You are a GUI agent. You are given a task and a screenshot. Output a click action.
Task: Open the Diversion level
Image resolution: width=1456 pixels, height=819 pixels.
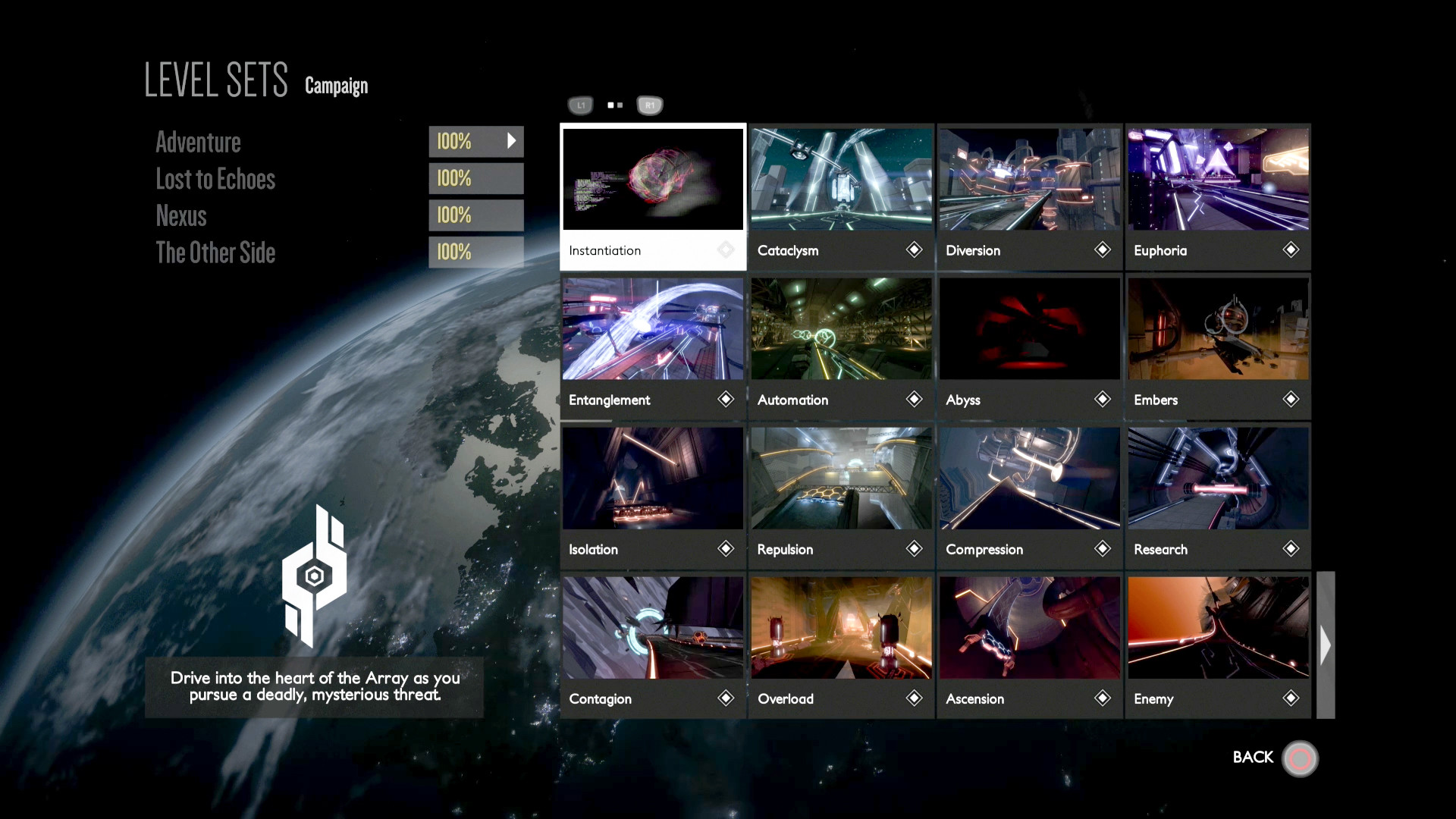[1029, 196]
